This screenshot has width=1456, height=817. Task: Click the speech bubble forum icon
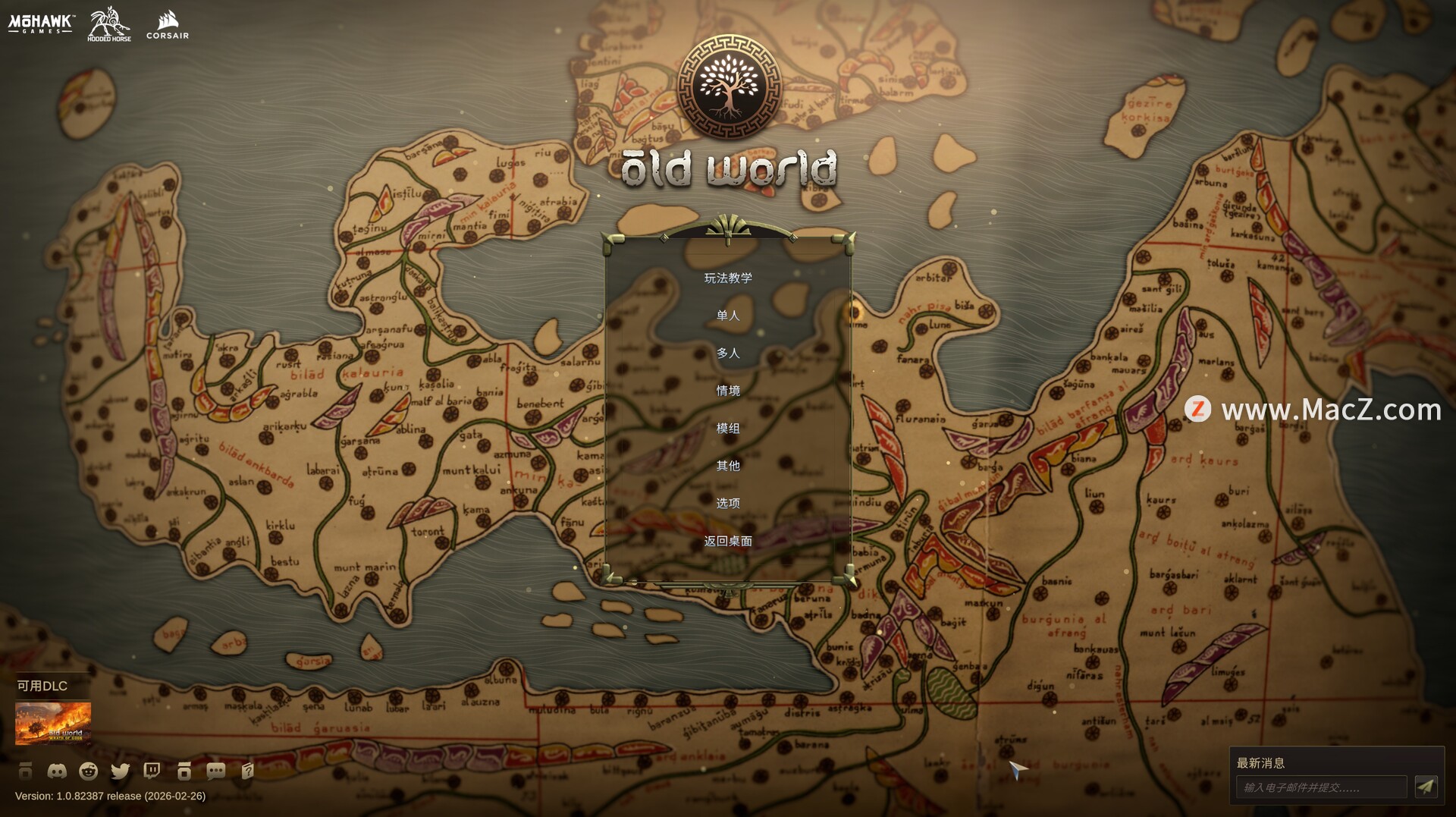coord(216,771)
